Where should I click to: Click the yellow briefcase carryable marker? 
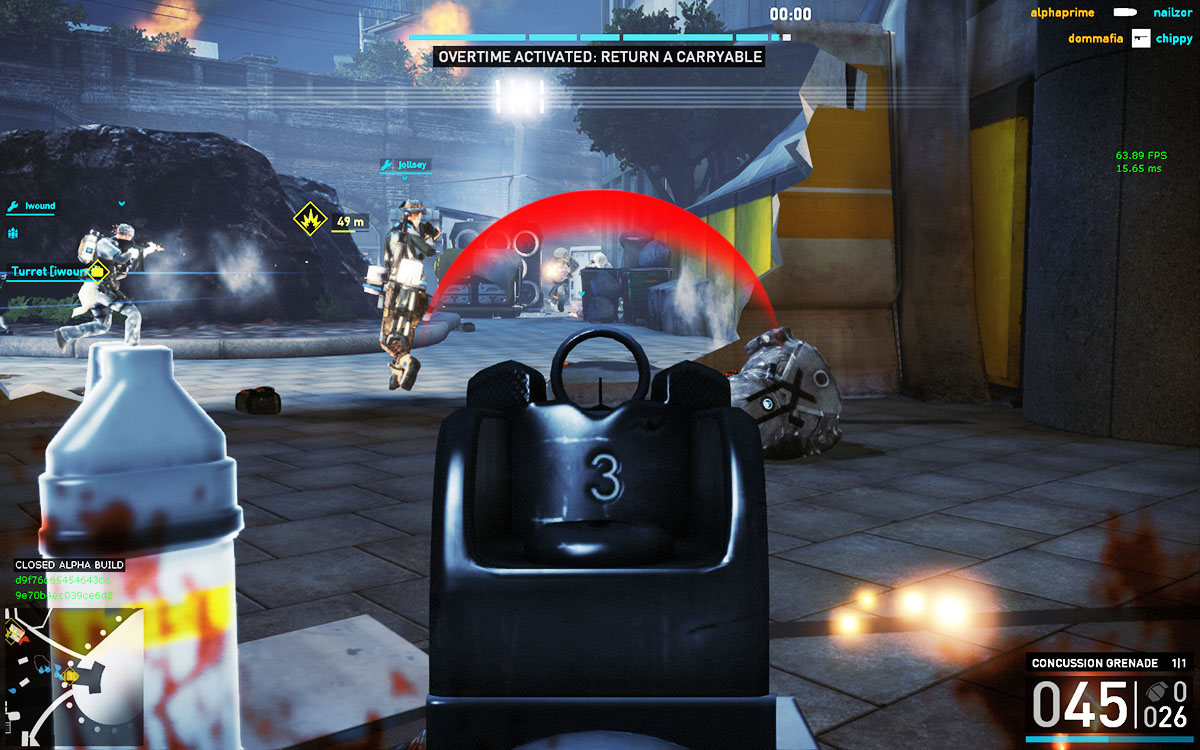[x=98, y=271]
